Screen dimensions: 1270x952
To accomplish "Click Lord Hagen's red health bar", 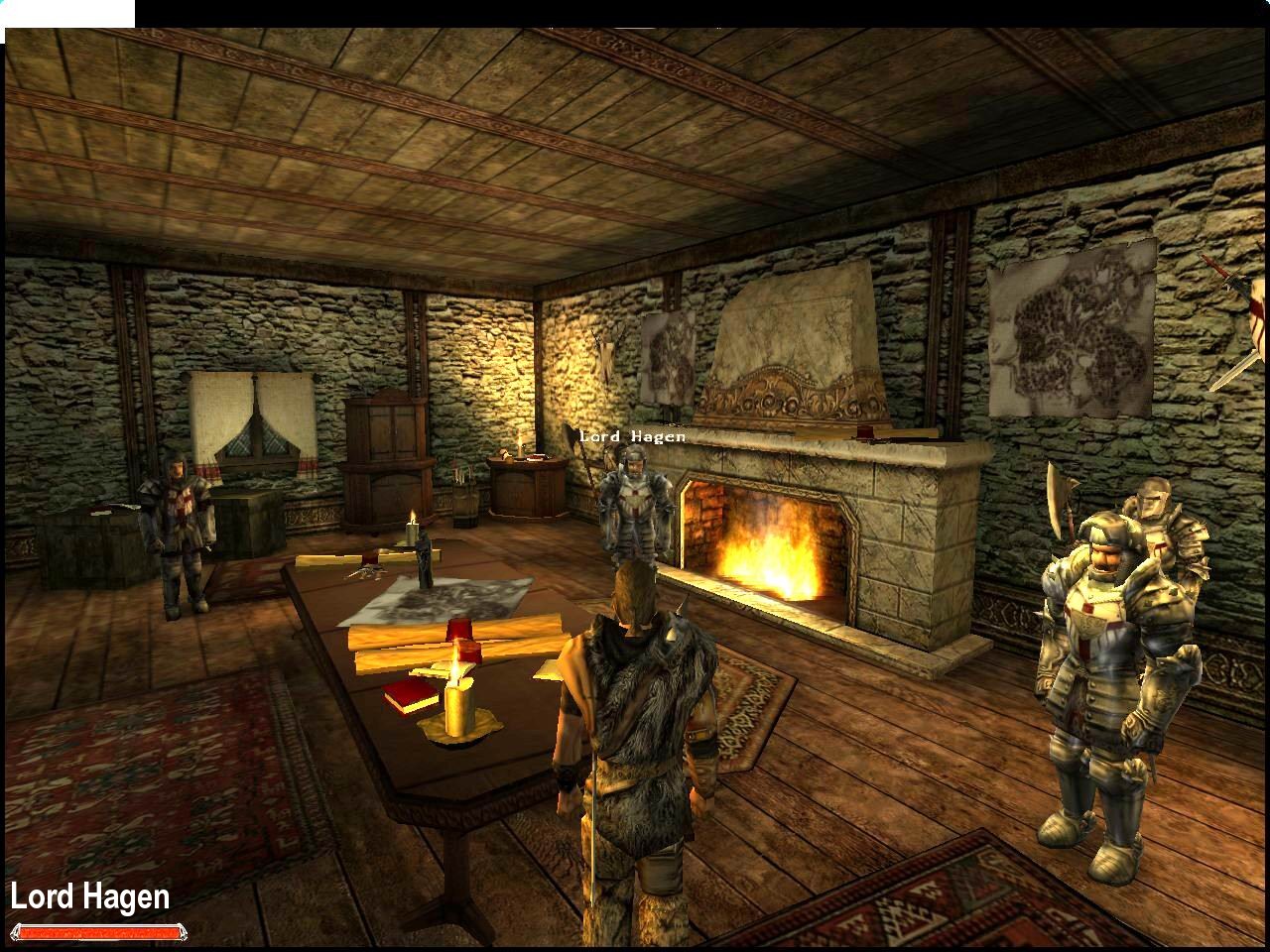I will (x=99, y=932).
